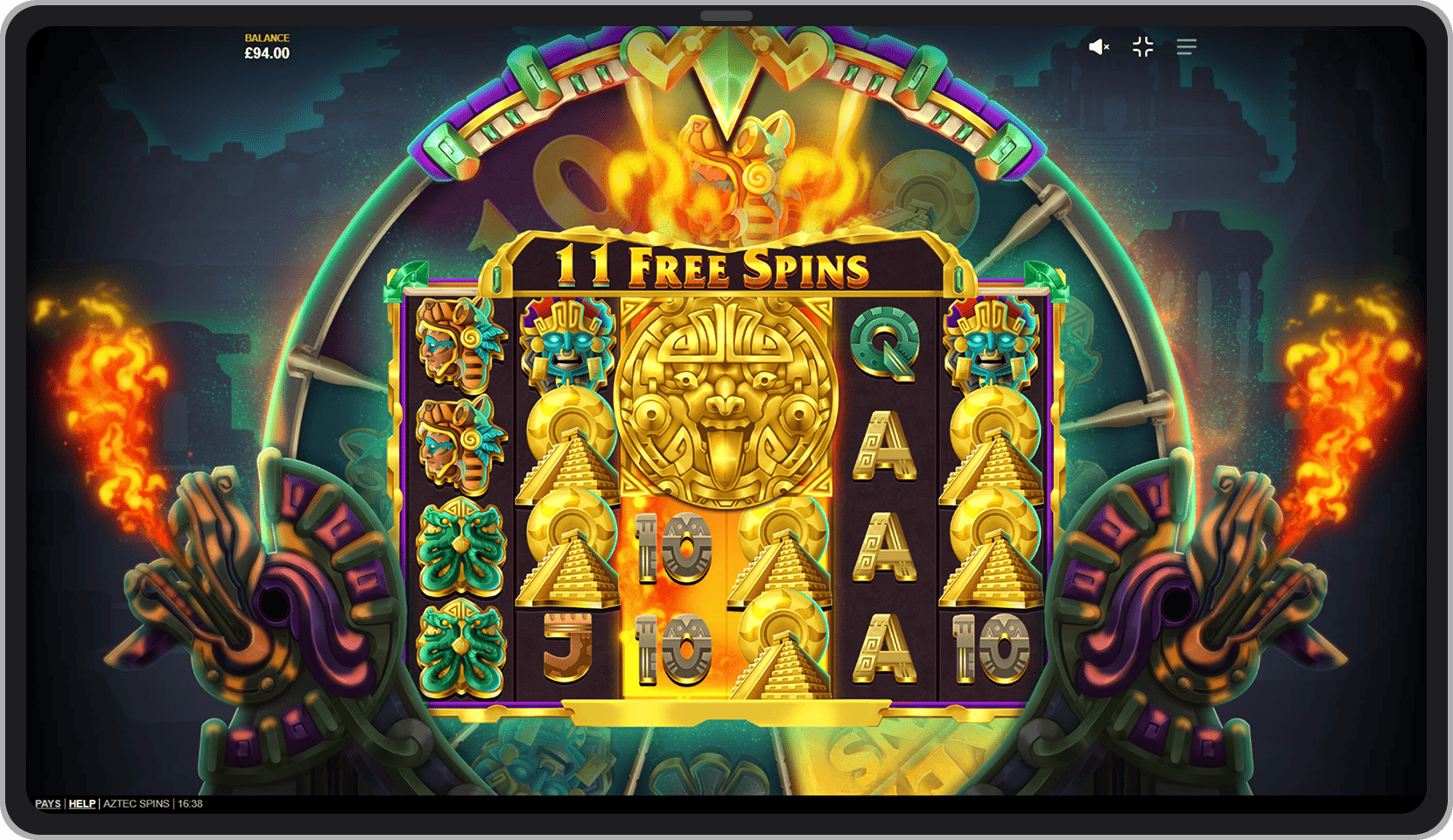Open the HELP page

[x=81, y=803]
